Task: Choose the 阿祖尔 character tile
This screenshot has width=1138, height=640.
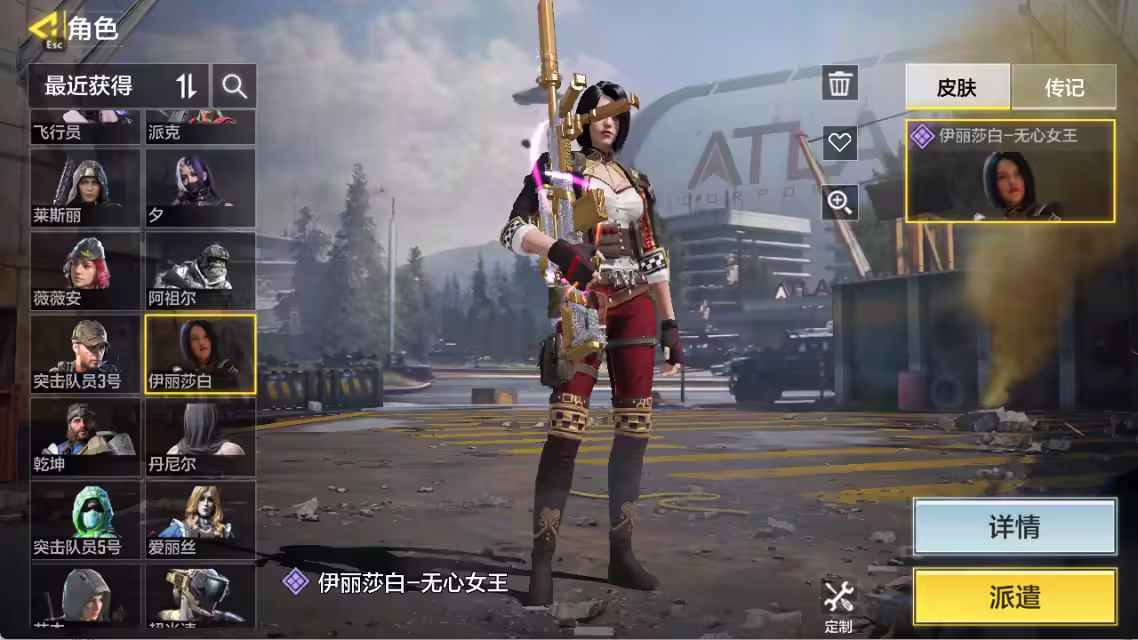Action: point(200,270)
